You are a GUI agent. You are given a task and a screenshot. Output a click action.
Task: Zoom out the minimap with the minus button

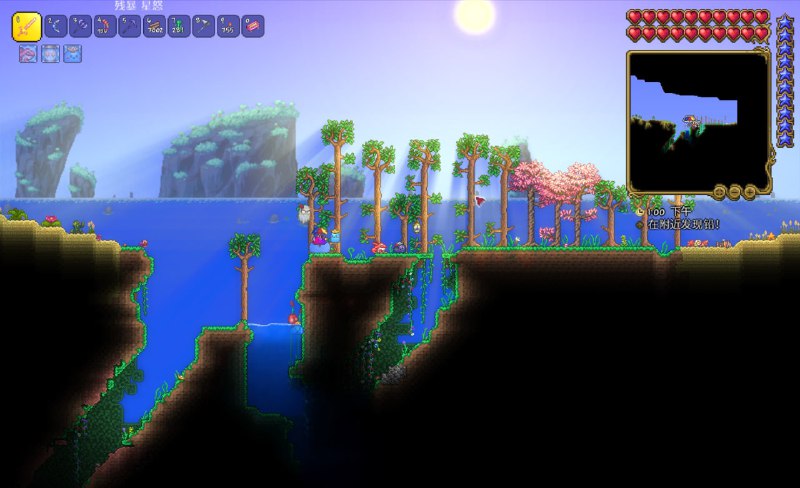[735, 191]
